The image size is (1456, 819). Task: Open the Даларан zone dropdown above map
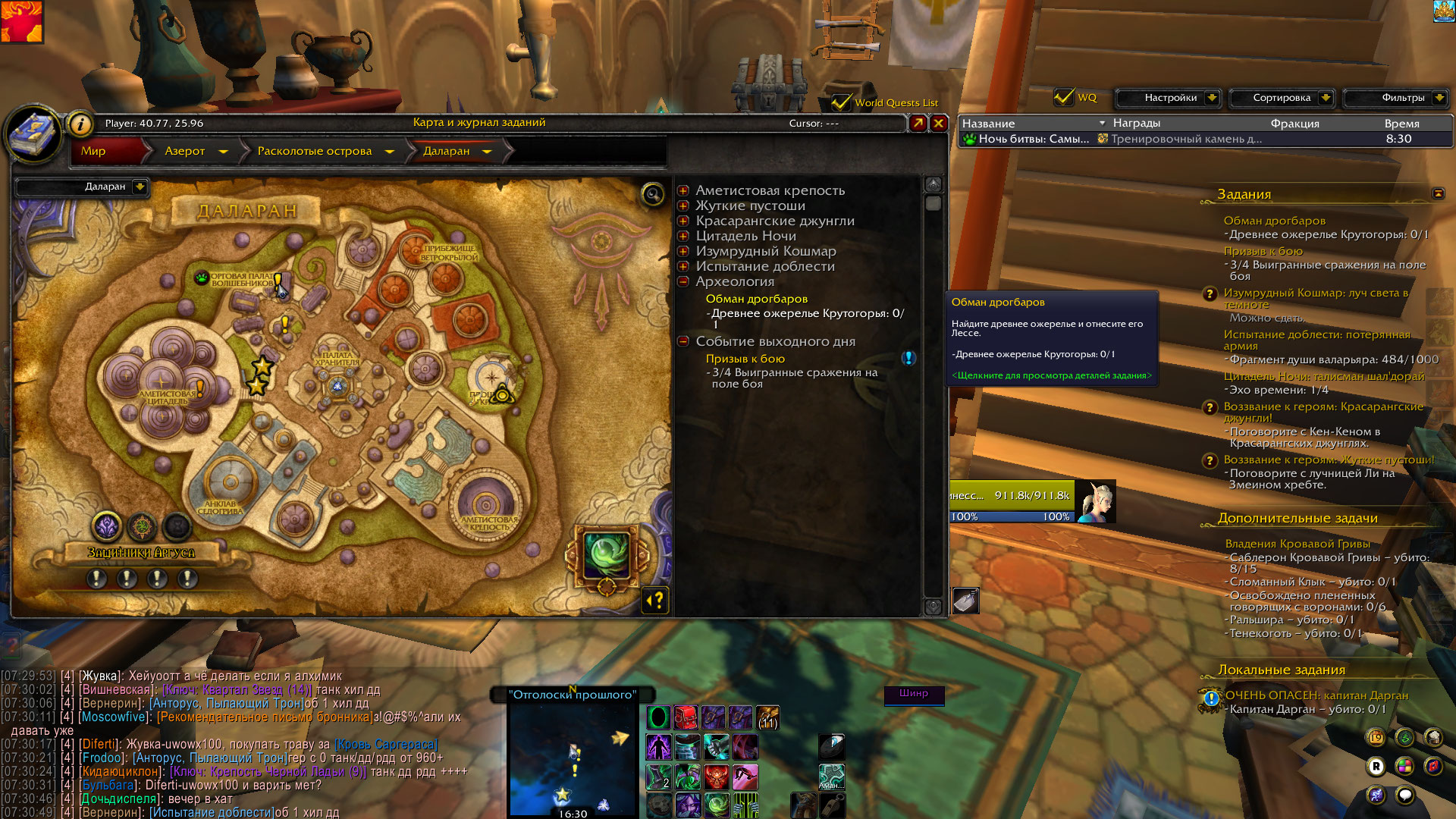(140, 187)
